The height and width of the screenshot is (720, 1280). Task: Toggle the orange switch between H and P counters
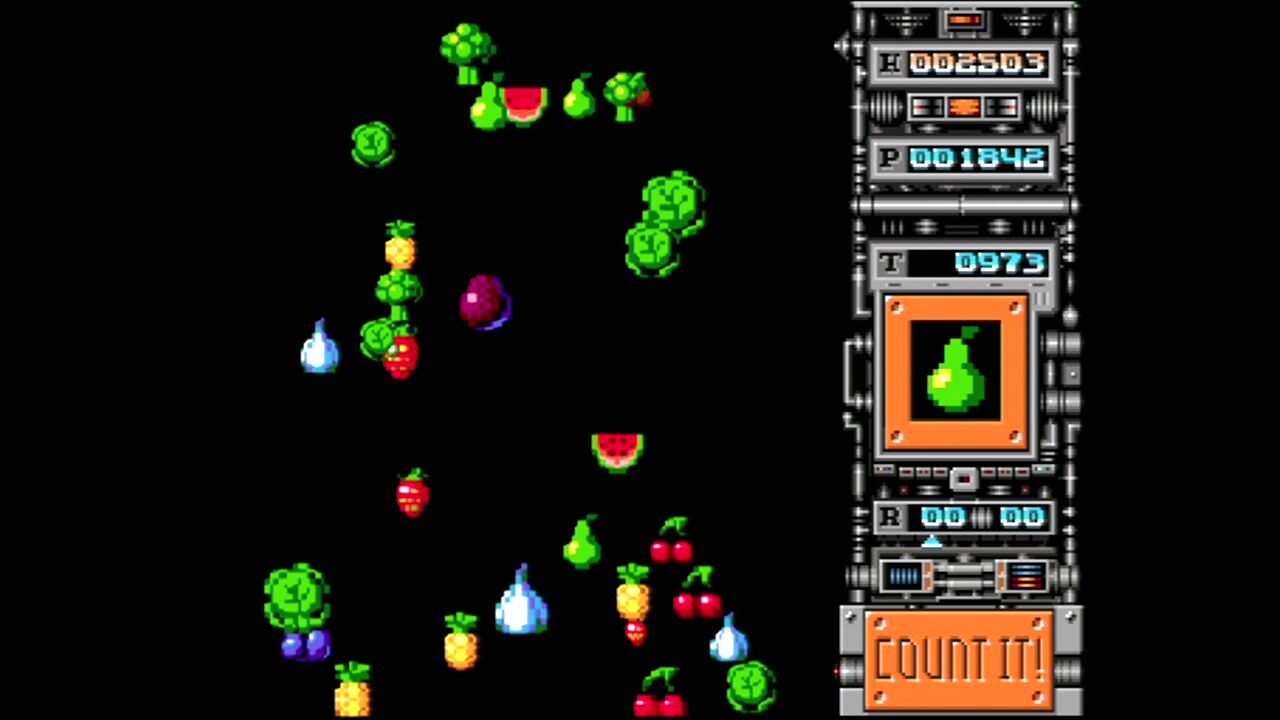(963, 108)
